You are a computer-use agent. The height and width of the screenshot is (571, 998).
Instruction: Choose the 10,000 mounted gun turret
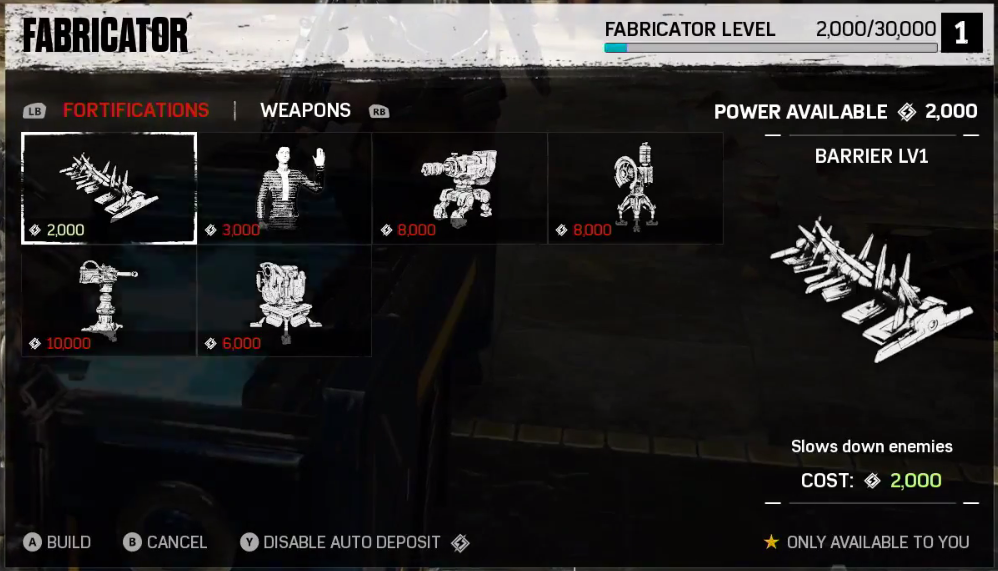(109, 301)
